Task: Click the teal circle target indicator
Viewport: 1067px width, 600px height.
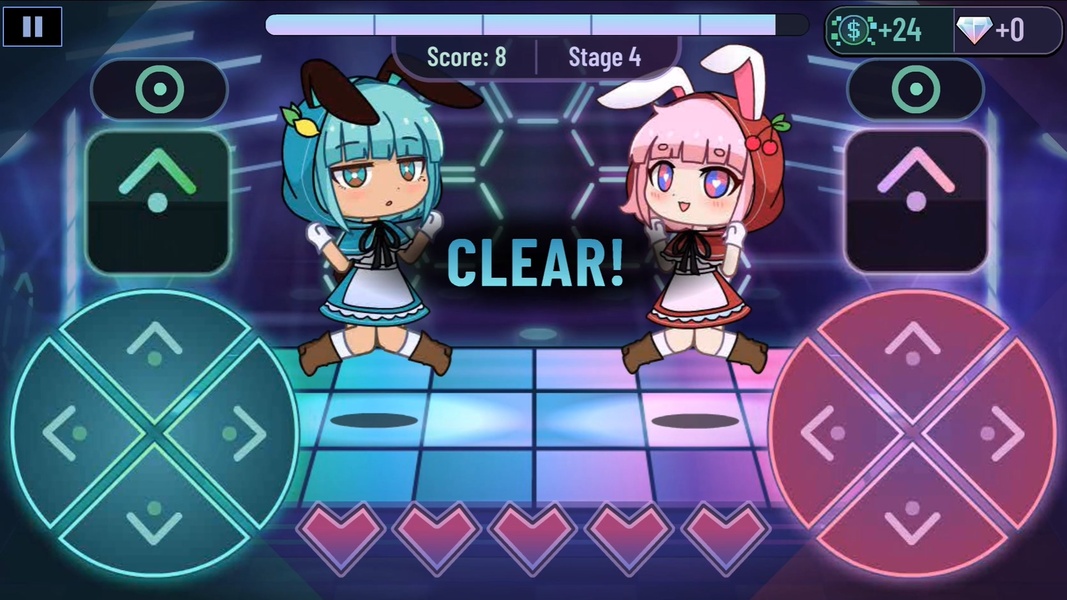Action: (x=915, y=92)
